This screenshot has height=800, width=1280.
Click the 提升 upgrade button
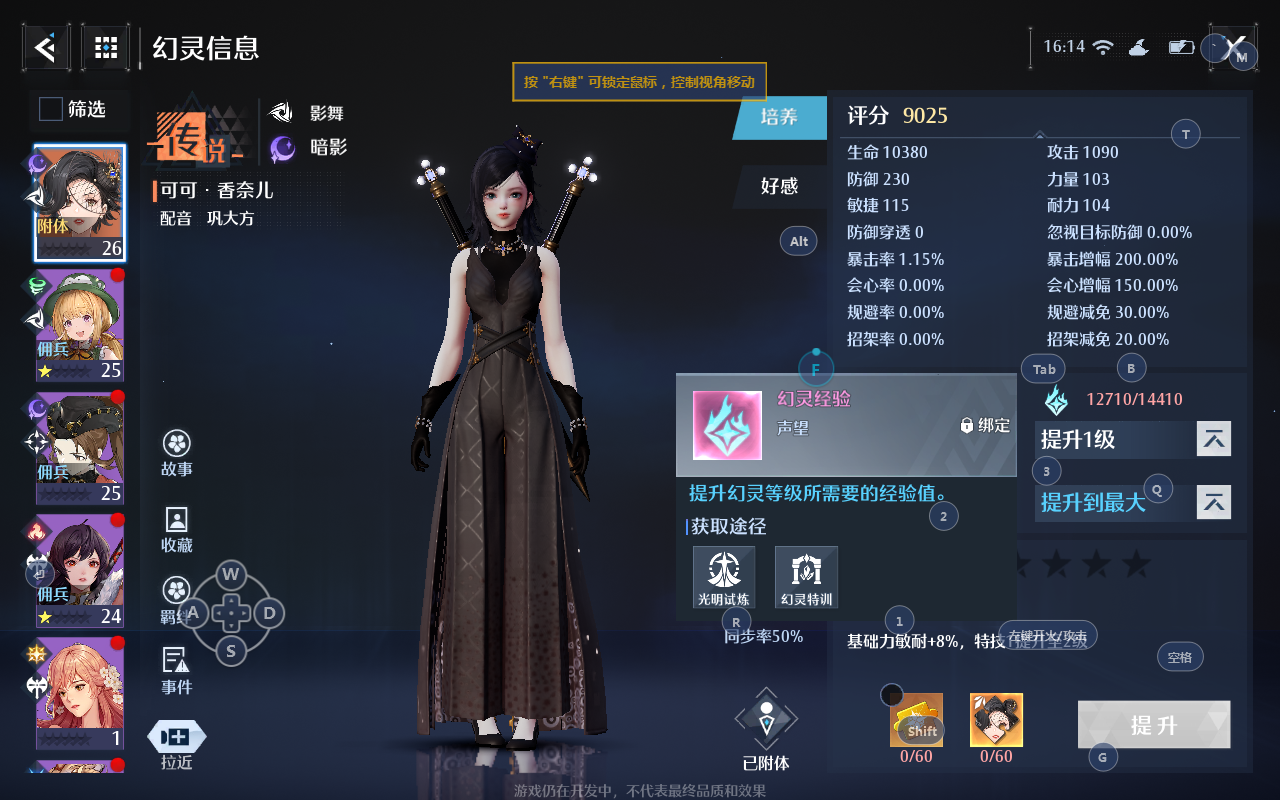pos(1154,725)
